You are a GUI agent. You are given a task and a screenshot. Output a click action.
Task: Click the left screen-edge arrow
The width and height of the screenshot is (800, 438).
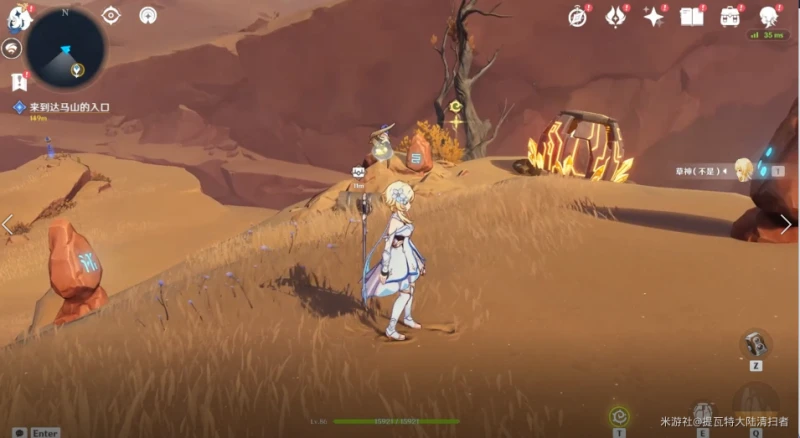pos(8,225)
